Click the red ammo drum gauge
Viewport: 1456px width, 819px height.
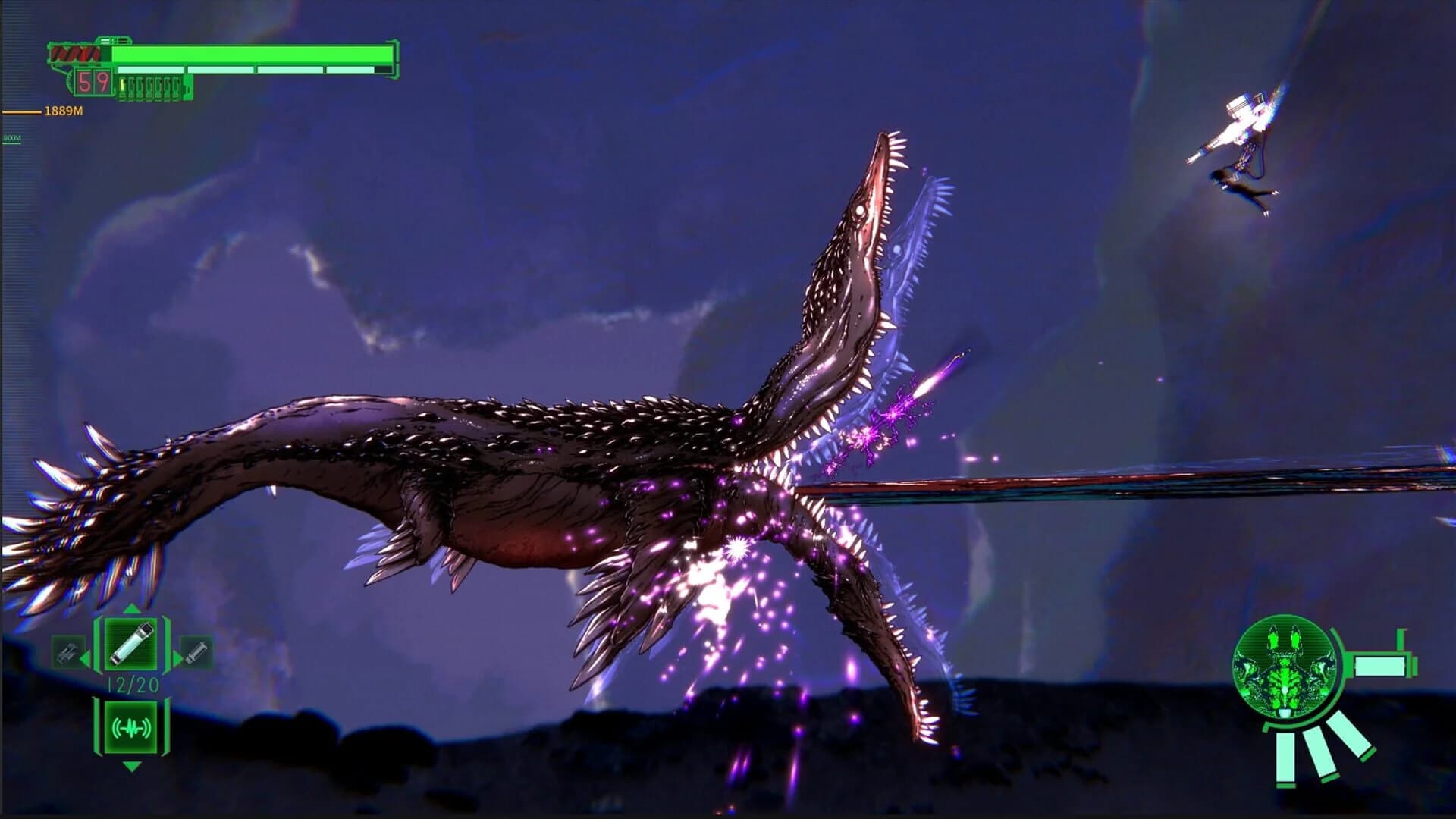(76, 53)
